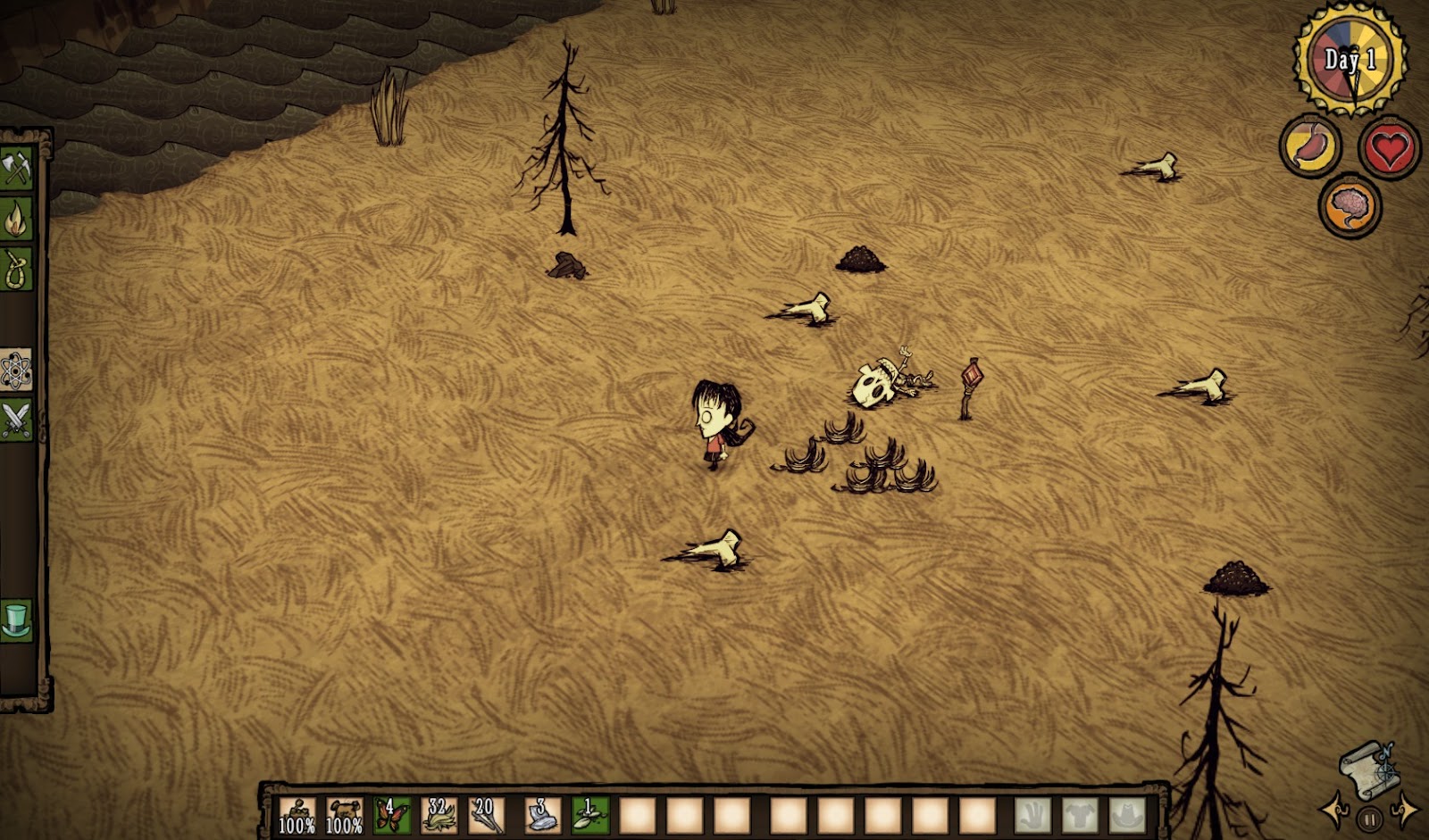The image size is (1429, 840).
Task: Open the Fight crossed-swords crafting tab
Action: pyautogui.click(x=17, y=420)
